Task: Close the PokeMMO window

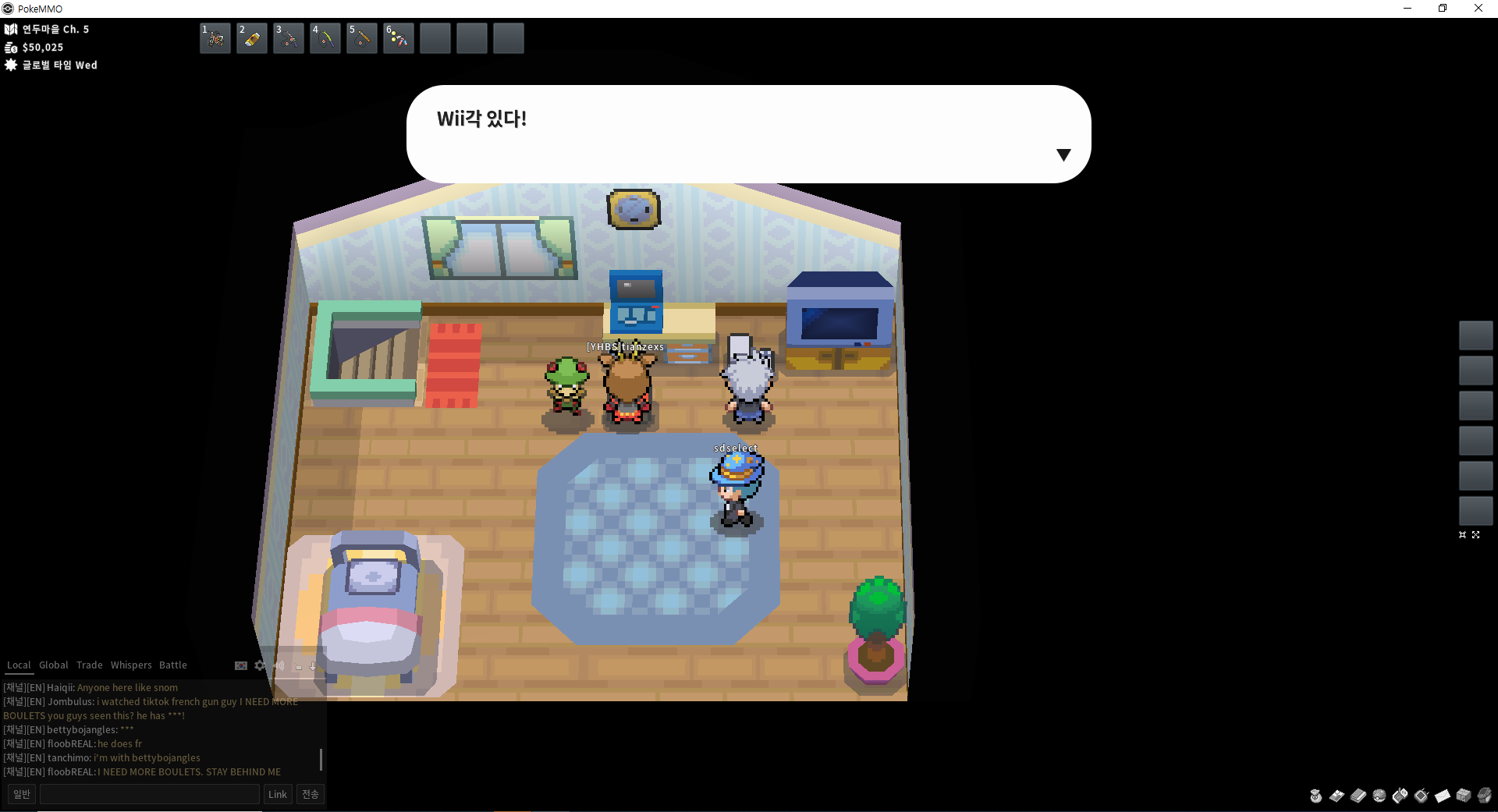Action: point(1478,9)
